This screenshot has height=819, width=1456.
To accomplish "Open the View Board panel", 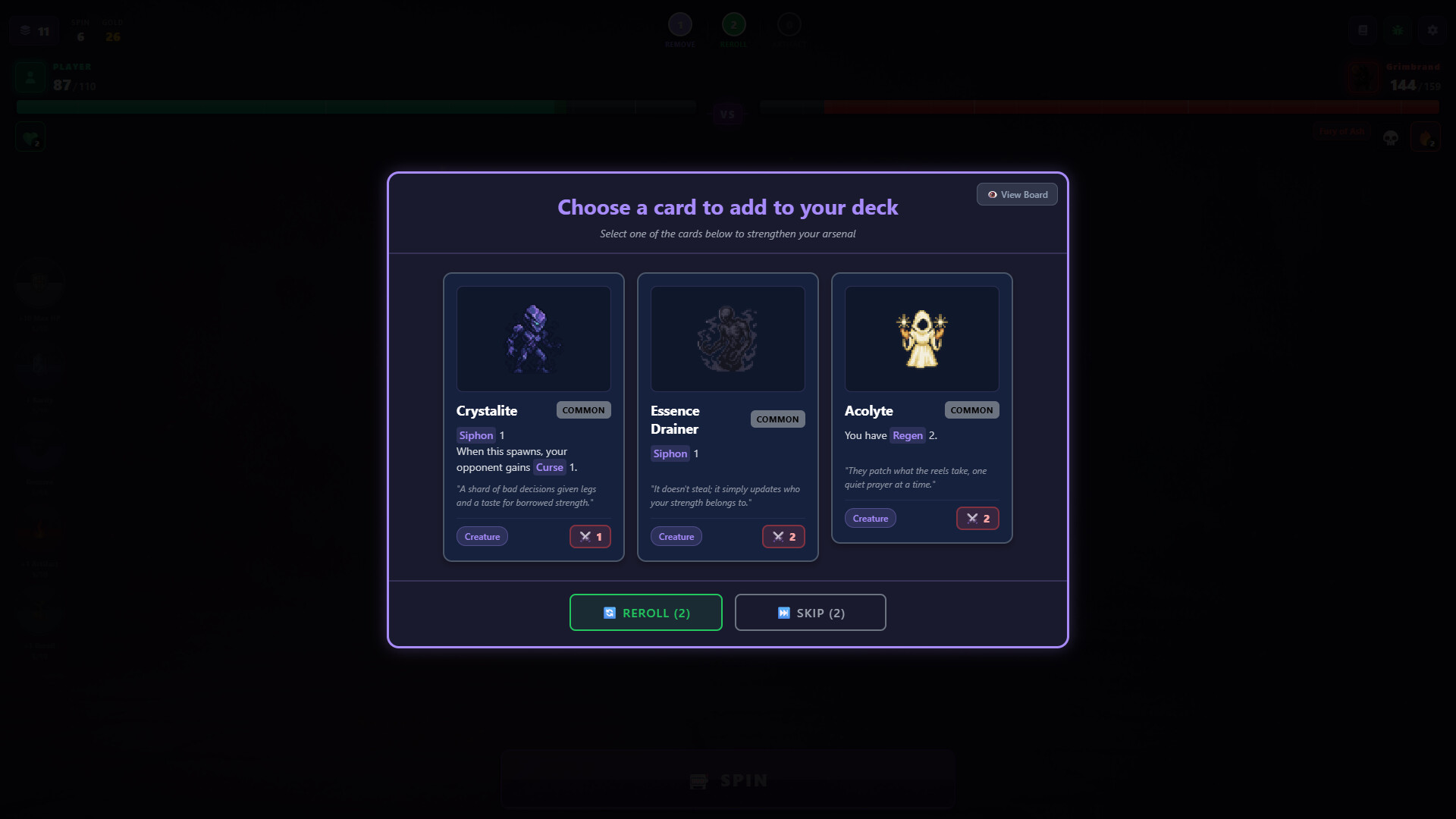I will (x=1017, y=194).
